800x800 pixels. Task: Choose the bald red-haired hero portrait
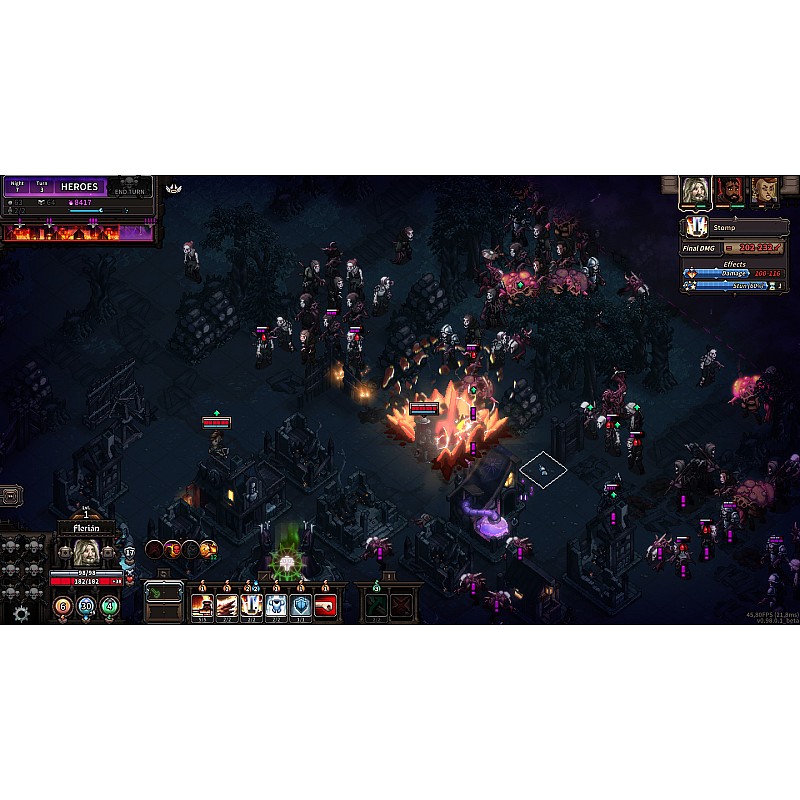tap(765, 190)
